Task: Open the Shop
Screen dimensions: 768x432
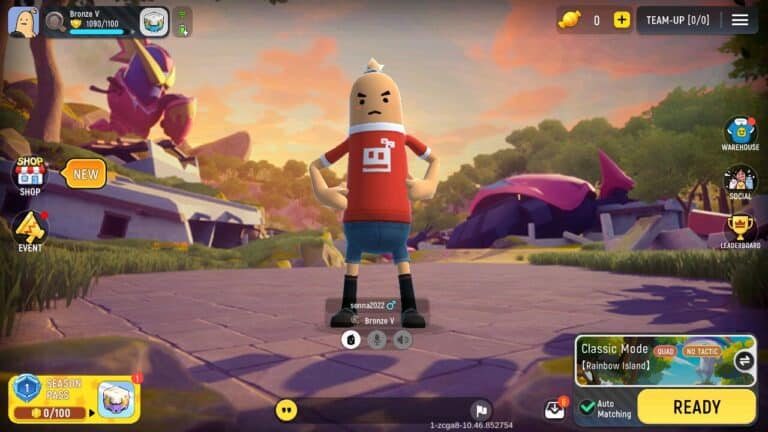Action: [x=30, y=176]
